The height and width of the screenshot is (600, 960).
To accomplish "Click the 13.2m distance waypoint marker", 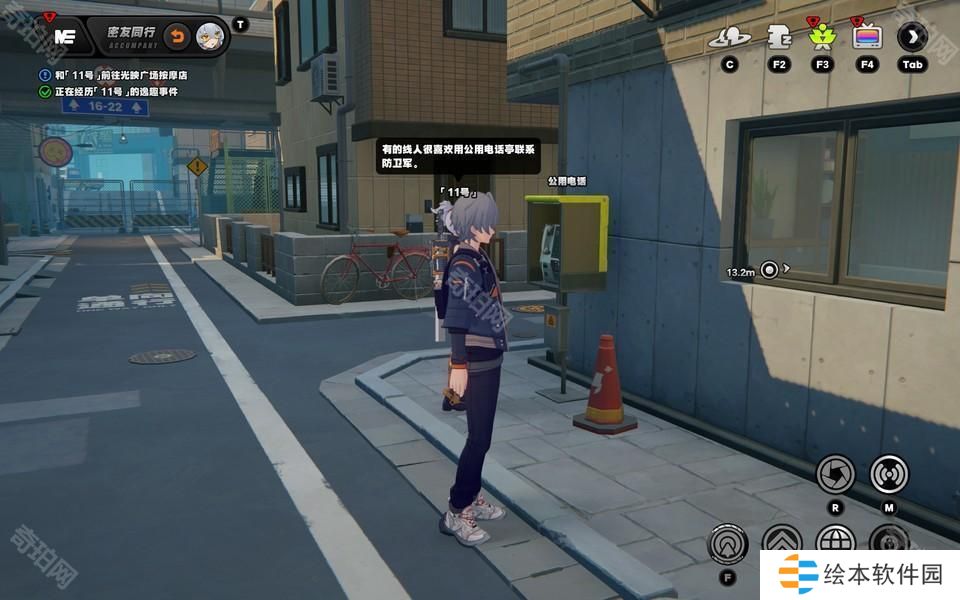I will pyautogui.click(x=769, y=269).
